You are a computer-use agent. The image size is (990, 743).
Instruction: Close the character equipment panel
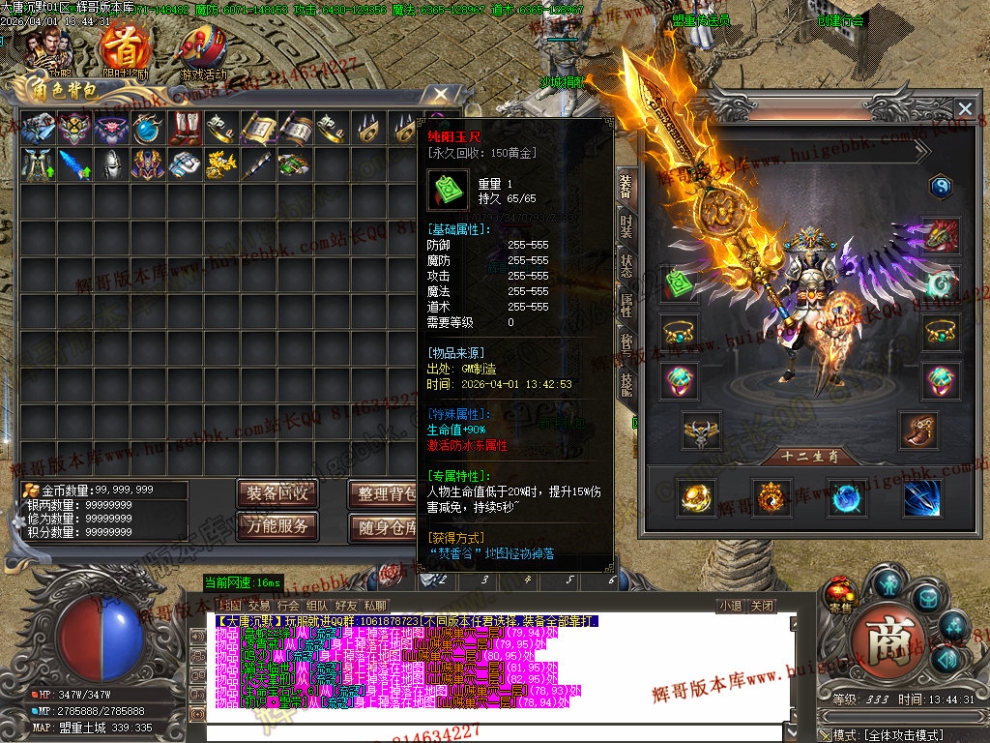coord(965,109)
